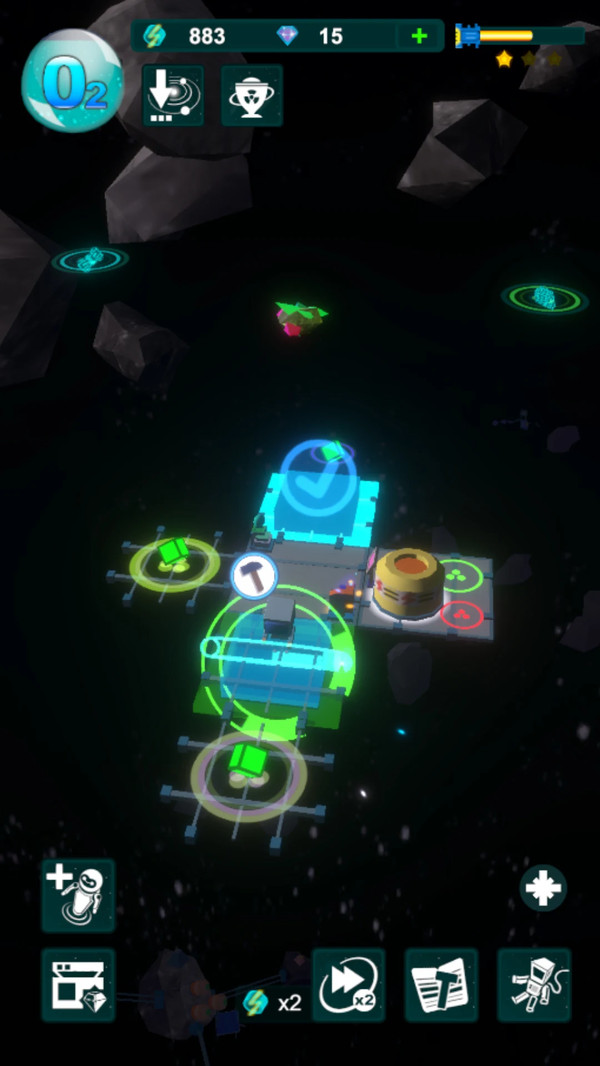Open the newspaper button
The width and height of the screenshot is (600, 1066).
(441, 985)
